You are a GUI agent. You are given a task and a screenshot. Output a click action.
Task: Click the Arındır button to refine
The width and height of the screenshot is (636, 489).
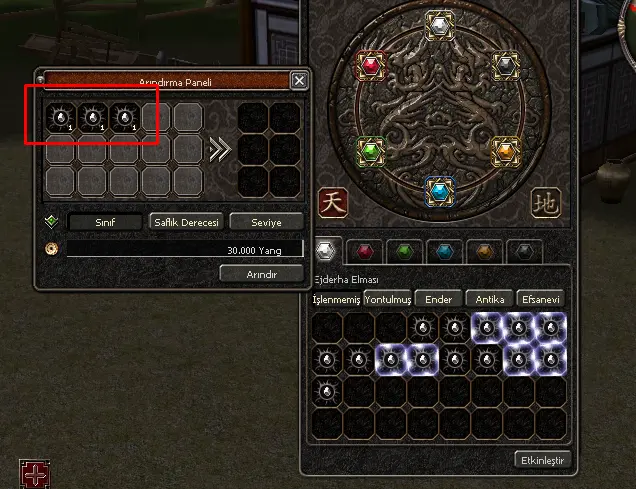[x=261, y=273]
